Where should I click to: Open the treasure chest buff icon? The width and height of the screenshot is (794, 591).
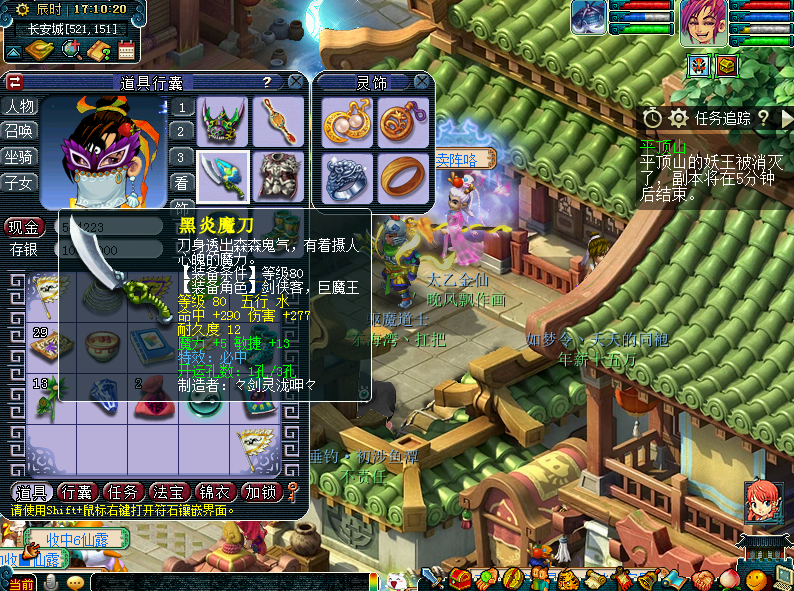coord(727,66)
